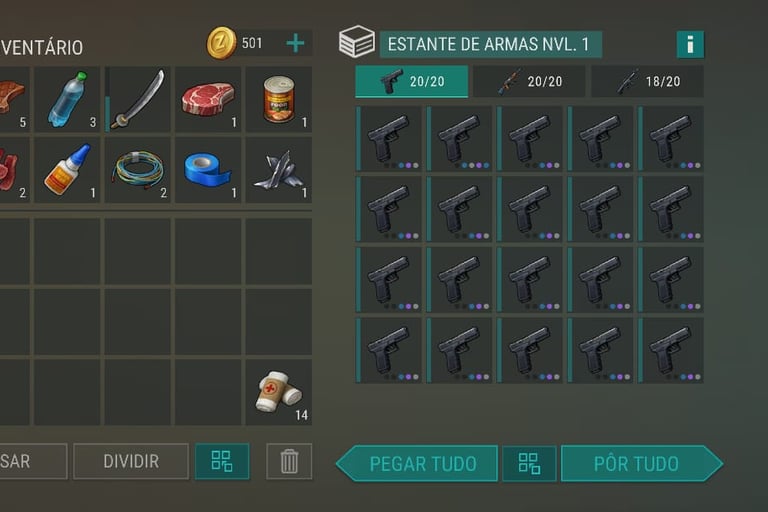Add coins with the plus button
Screen dimensions: 768x512
tap(296, 43)
